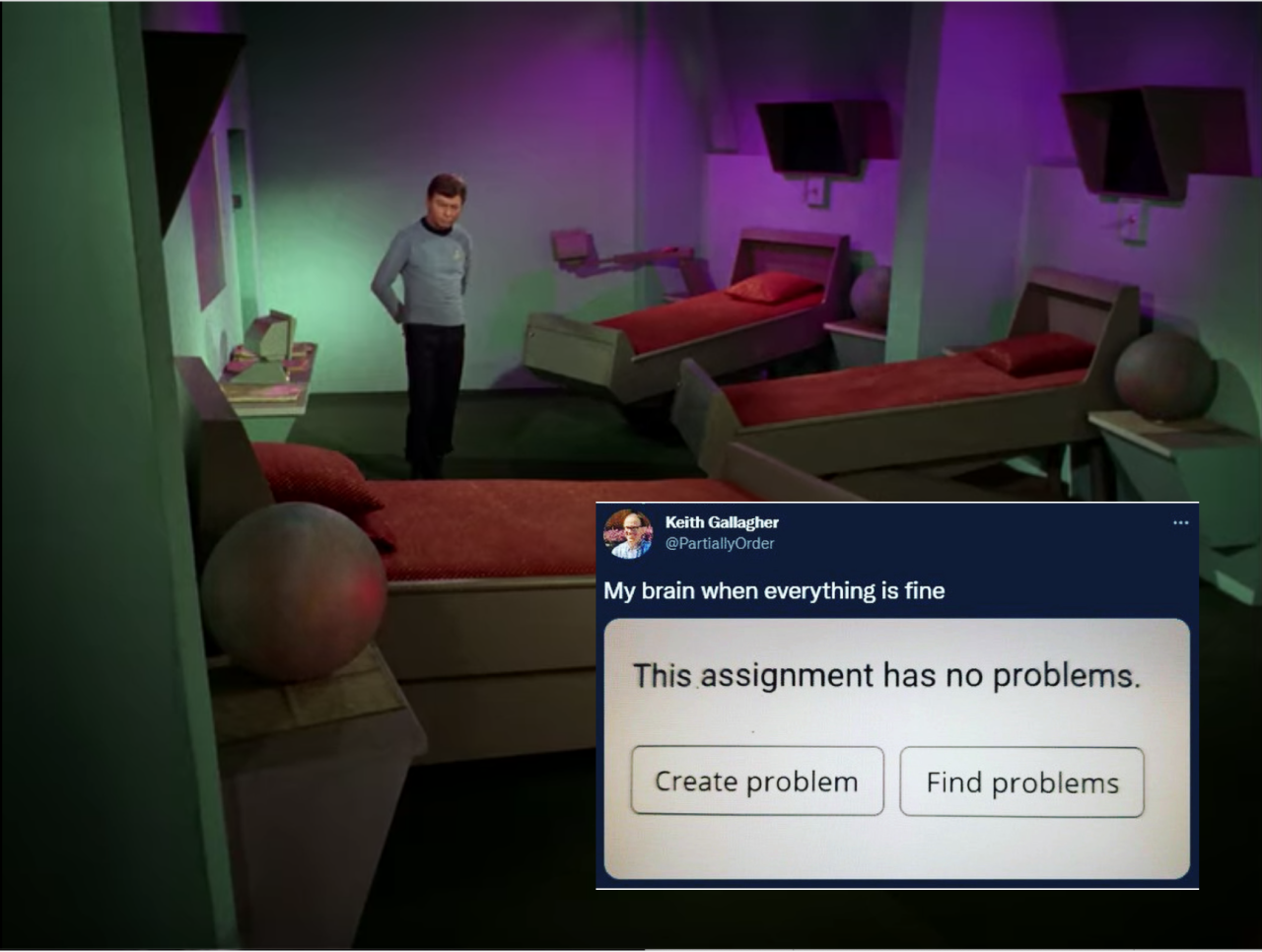This screenshot has width=1262, height=952.
Task: Open the tweet's three-dot options menu
Action: tap(1180, 522)
